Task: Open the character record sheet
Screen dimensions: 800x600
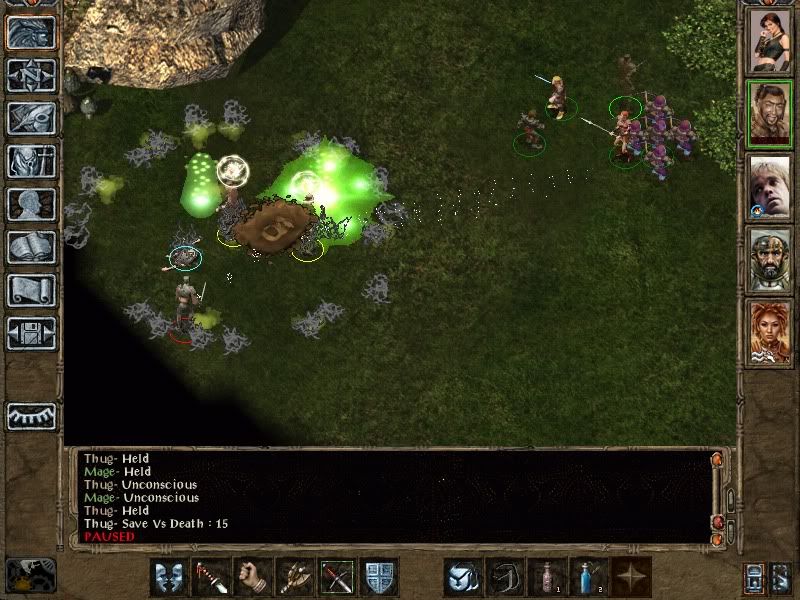Action: (31, 204)
